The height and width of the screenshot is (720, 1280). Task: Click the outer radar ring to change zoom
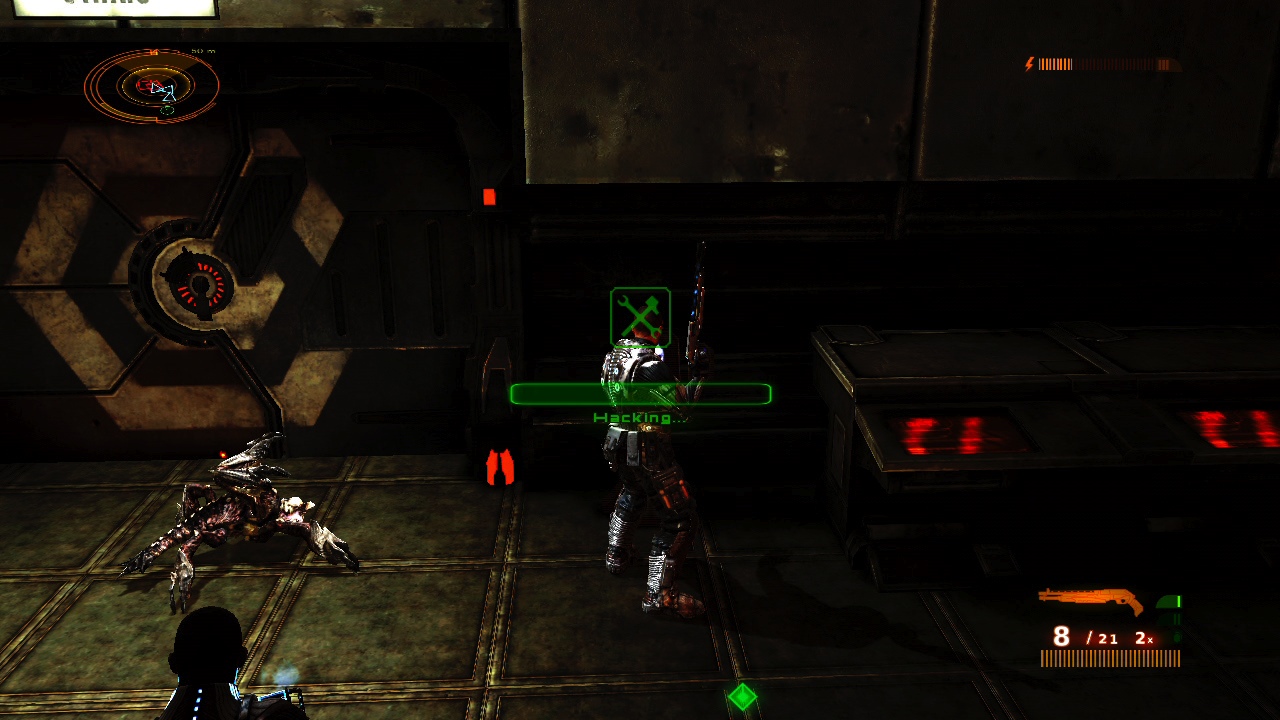(88, 85)
